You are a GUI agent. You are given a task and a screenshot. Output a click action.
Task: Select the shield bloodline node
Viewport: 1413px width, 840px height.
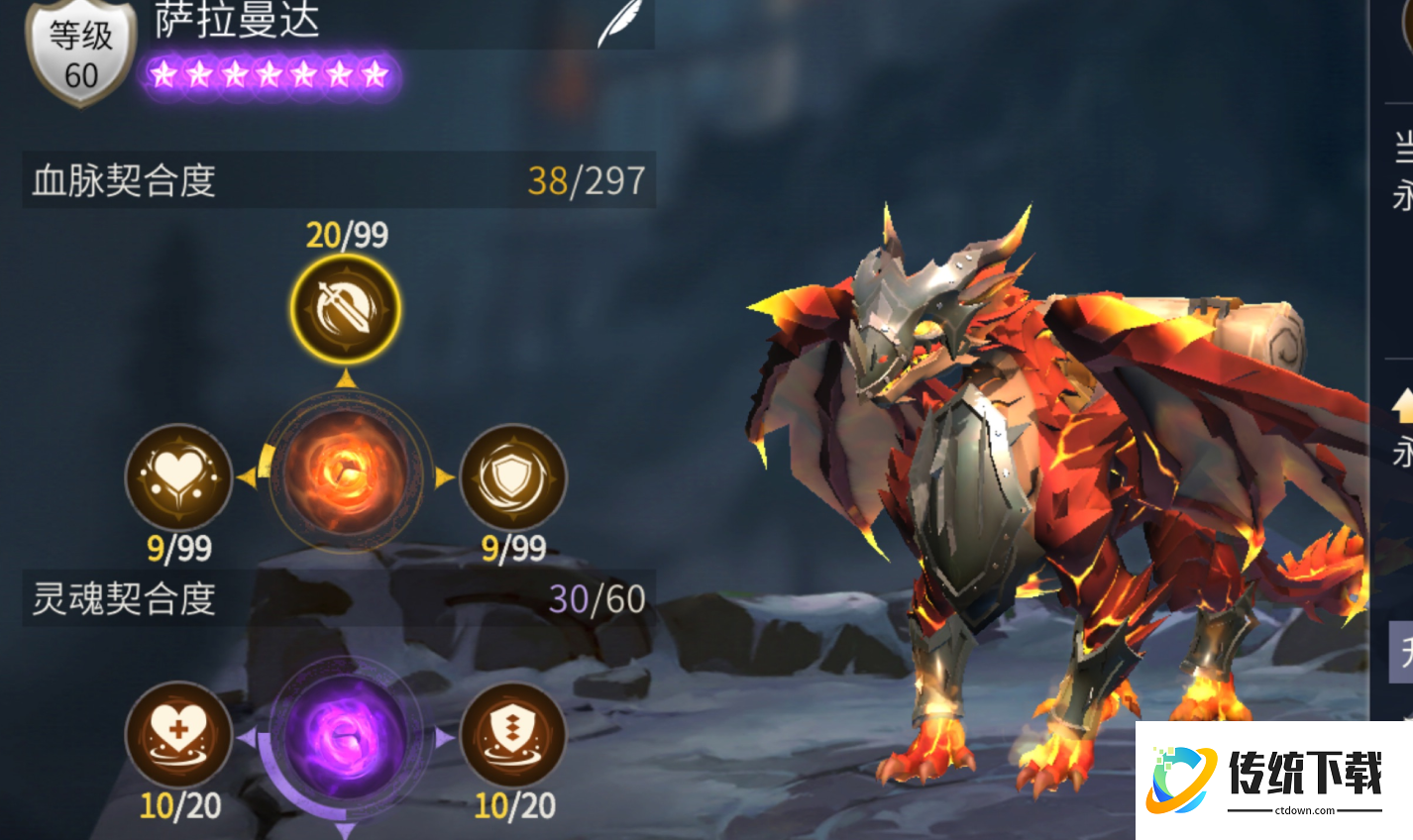pyautogui.click(x=513, y=477)
